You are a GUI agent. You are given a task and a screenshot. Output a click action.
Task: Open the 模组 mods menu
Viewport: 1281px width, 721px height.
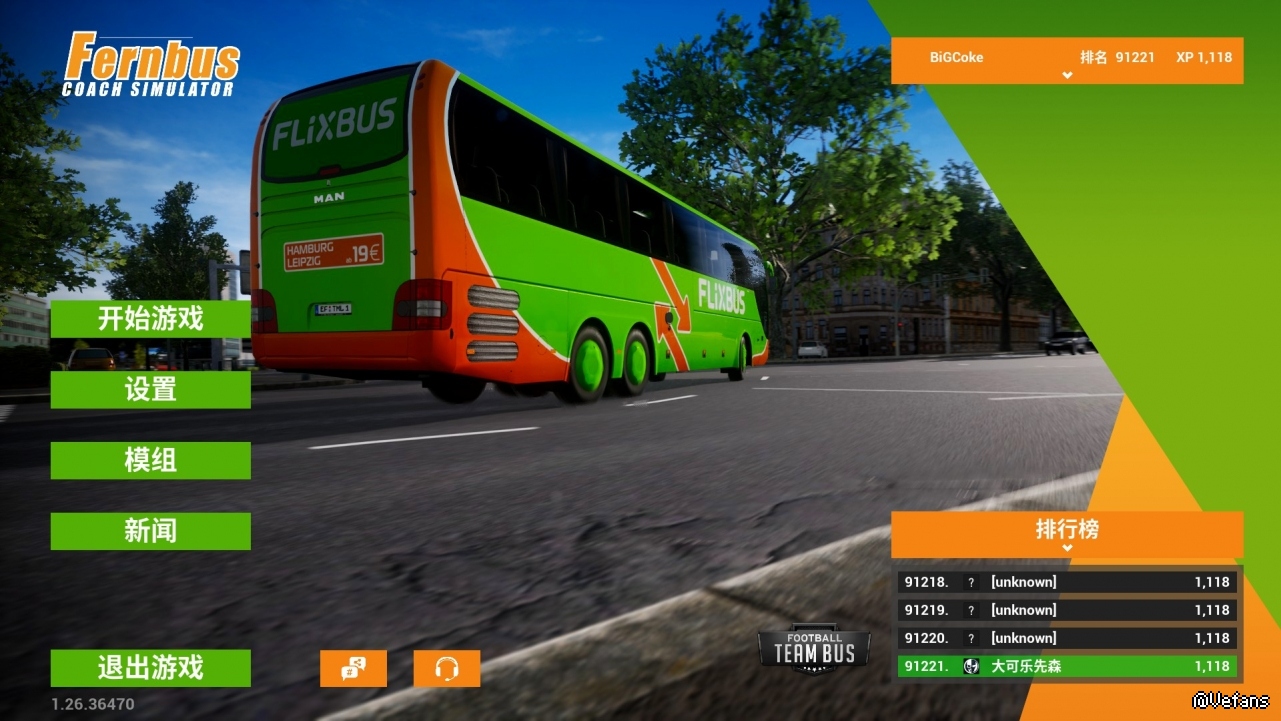[150, 461]
